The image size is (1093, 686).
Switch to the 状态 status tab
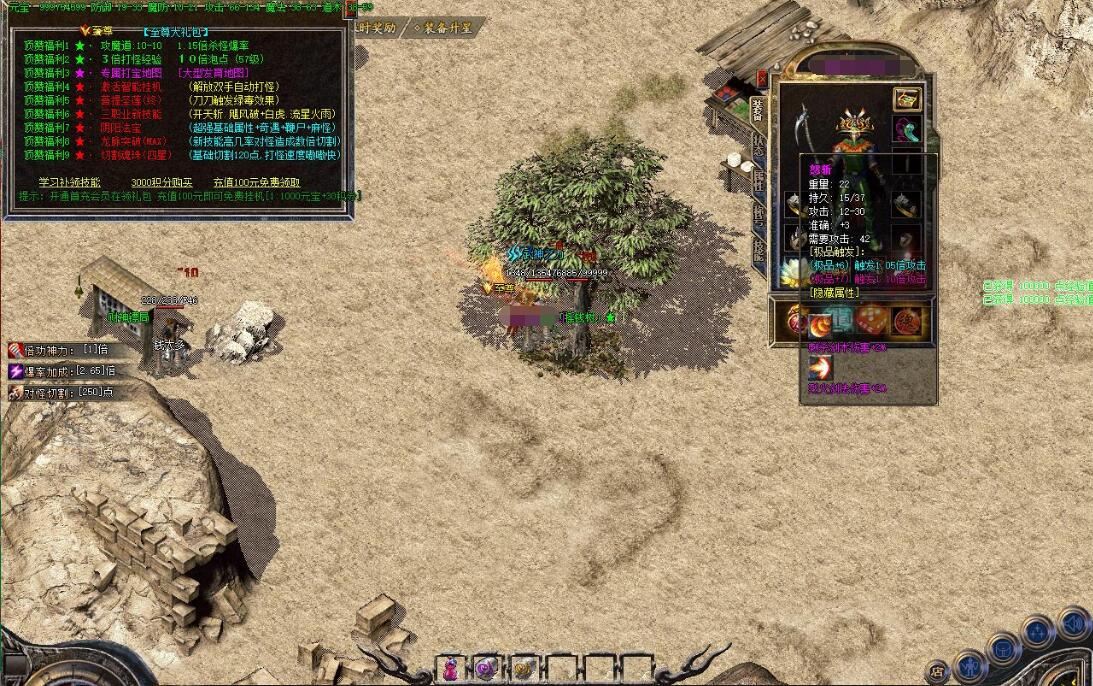pyautogui.click(x=759, y=145)
